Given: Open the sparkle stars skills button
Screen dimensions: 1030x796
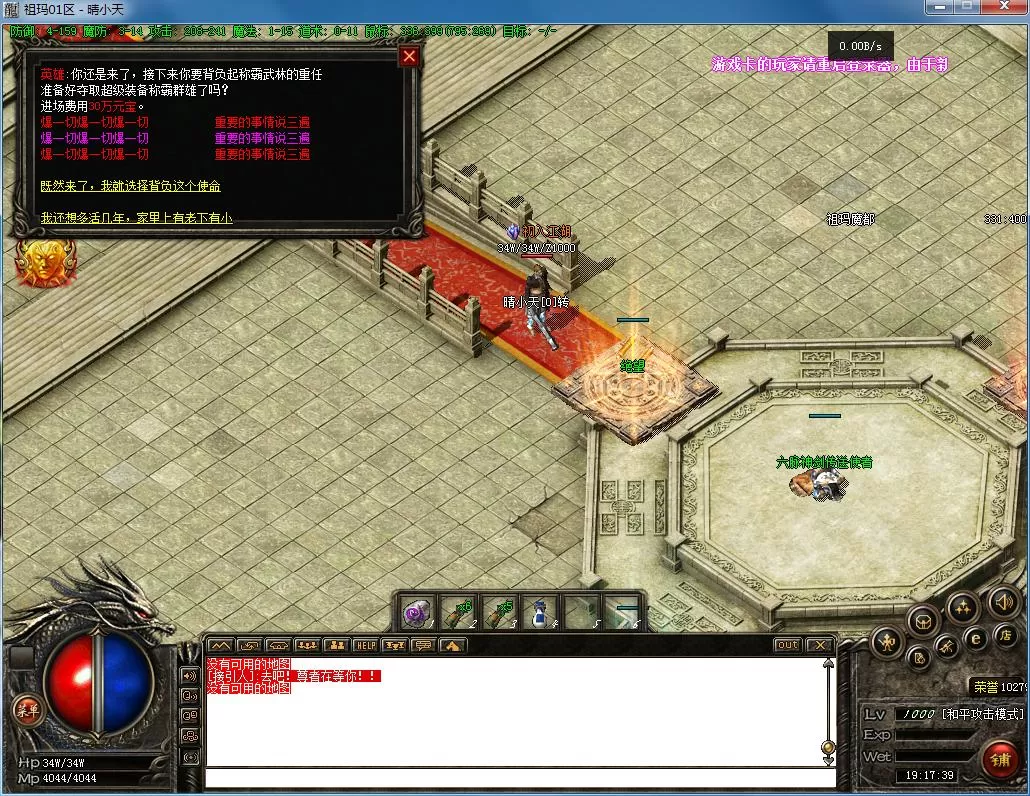Looking at the screenshot, I should [x=962, y=606].
